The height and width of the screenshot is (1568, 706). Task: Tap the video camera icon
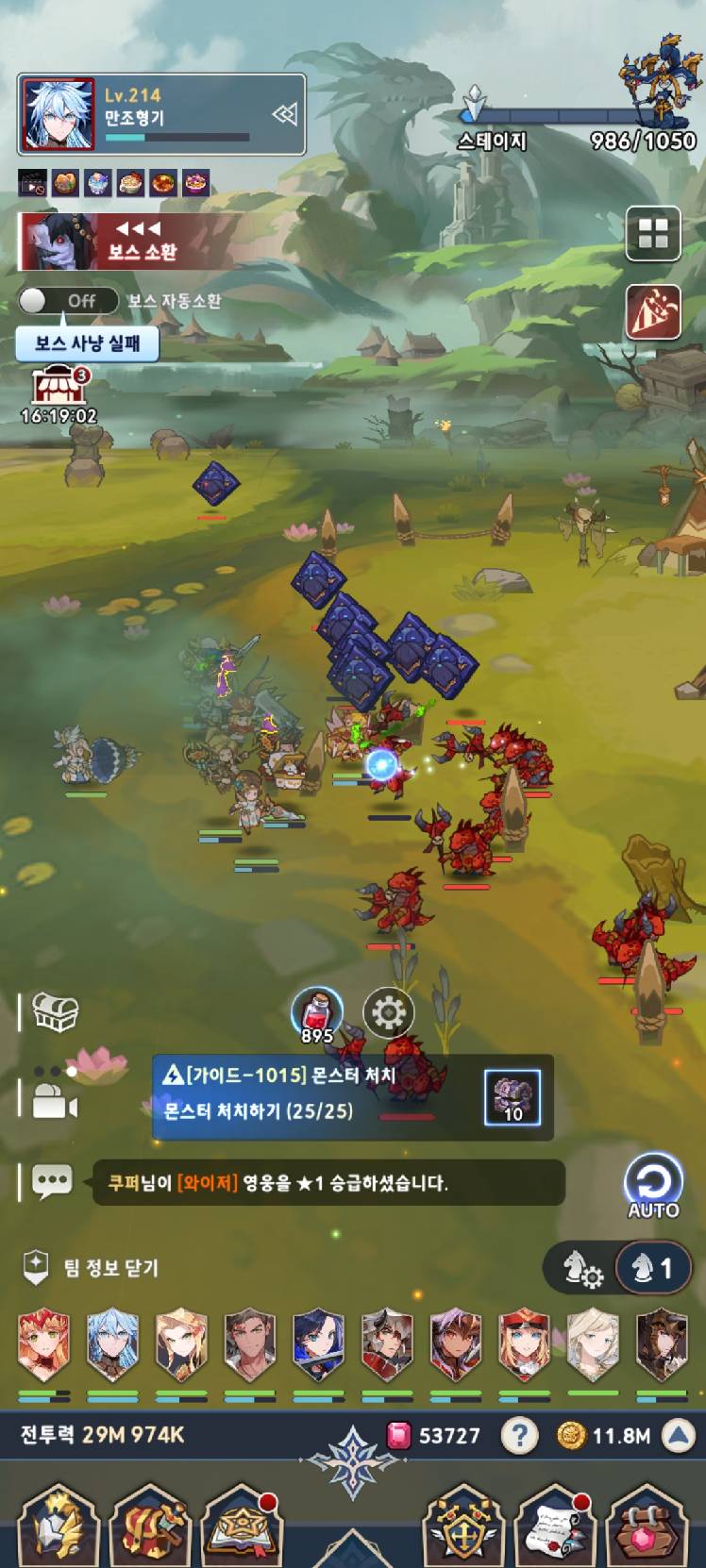(x=55, y=1102)
